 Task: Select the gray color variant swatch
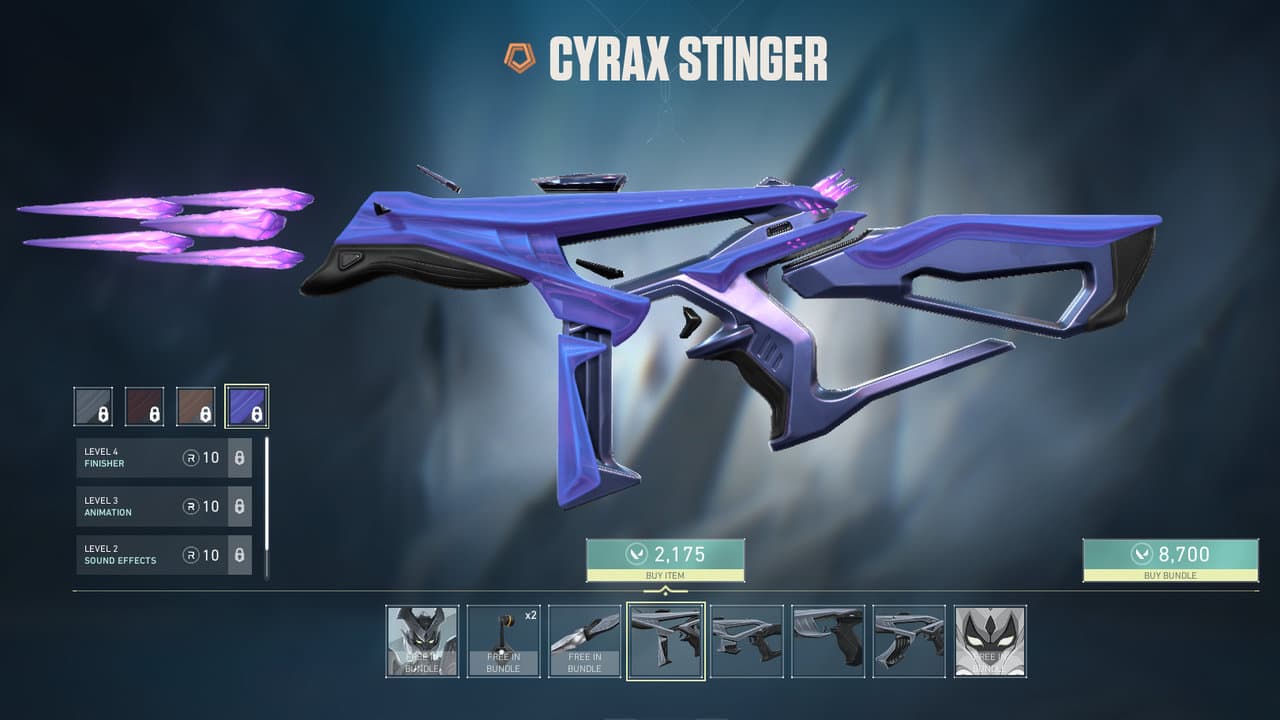click(93, 406)
